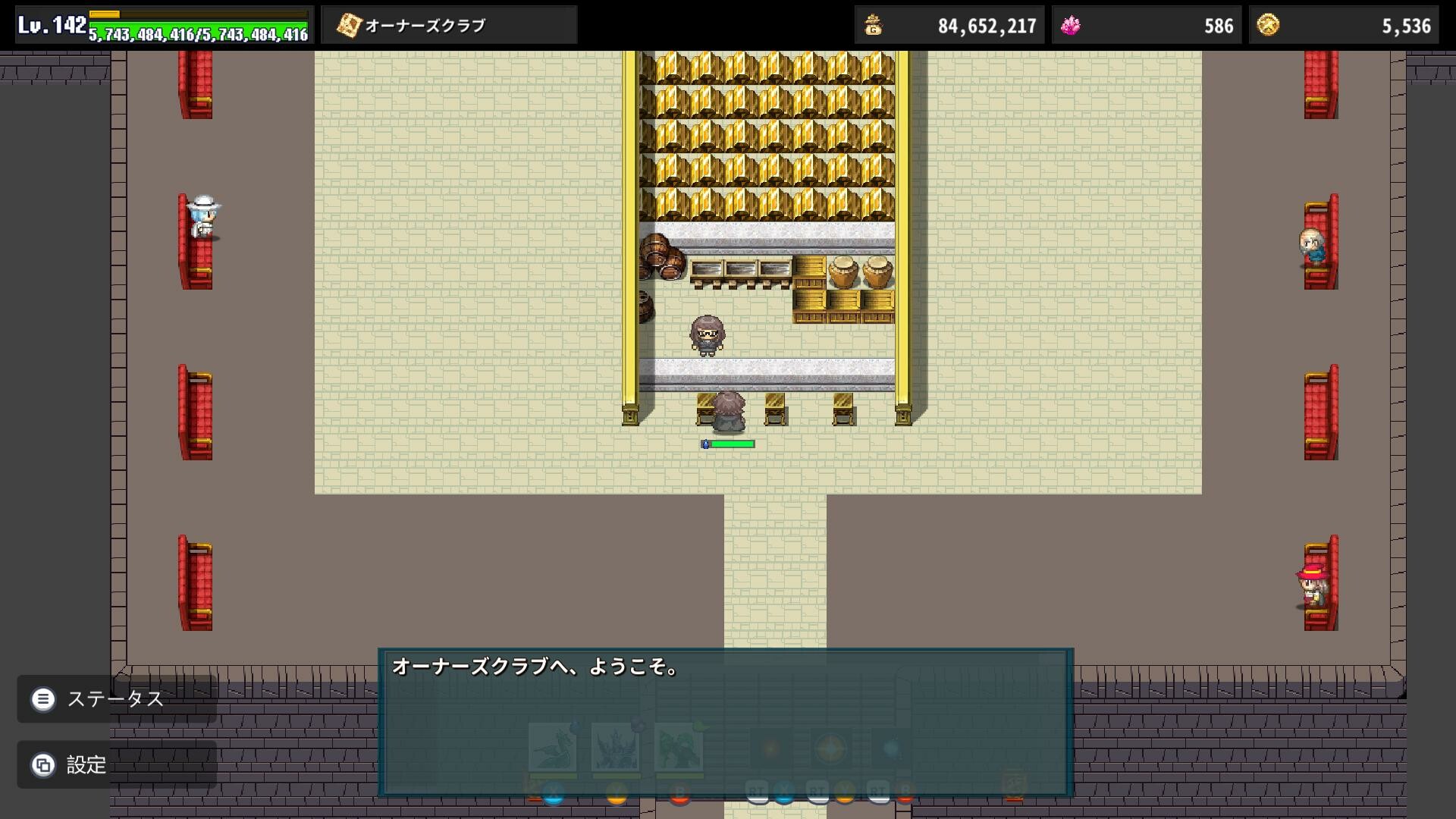Screen dimensions: 1456x819
Task: Select the dragon party member portrait
Action: click(x=551, y=747)
